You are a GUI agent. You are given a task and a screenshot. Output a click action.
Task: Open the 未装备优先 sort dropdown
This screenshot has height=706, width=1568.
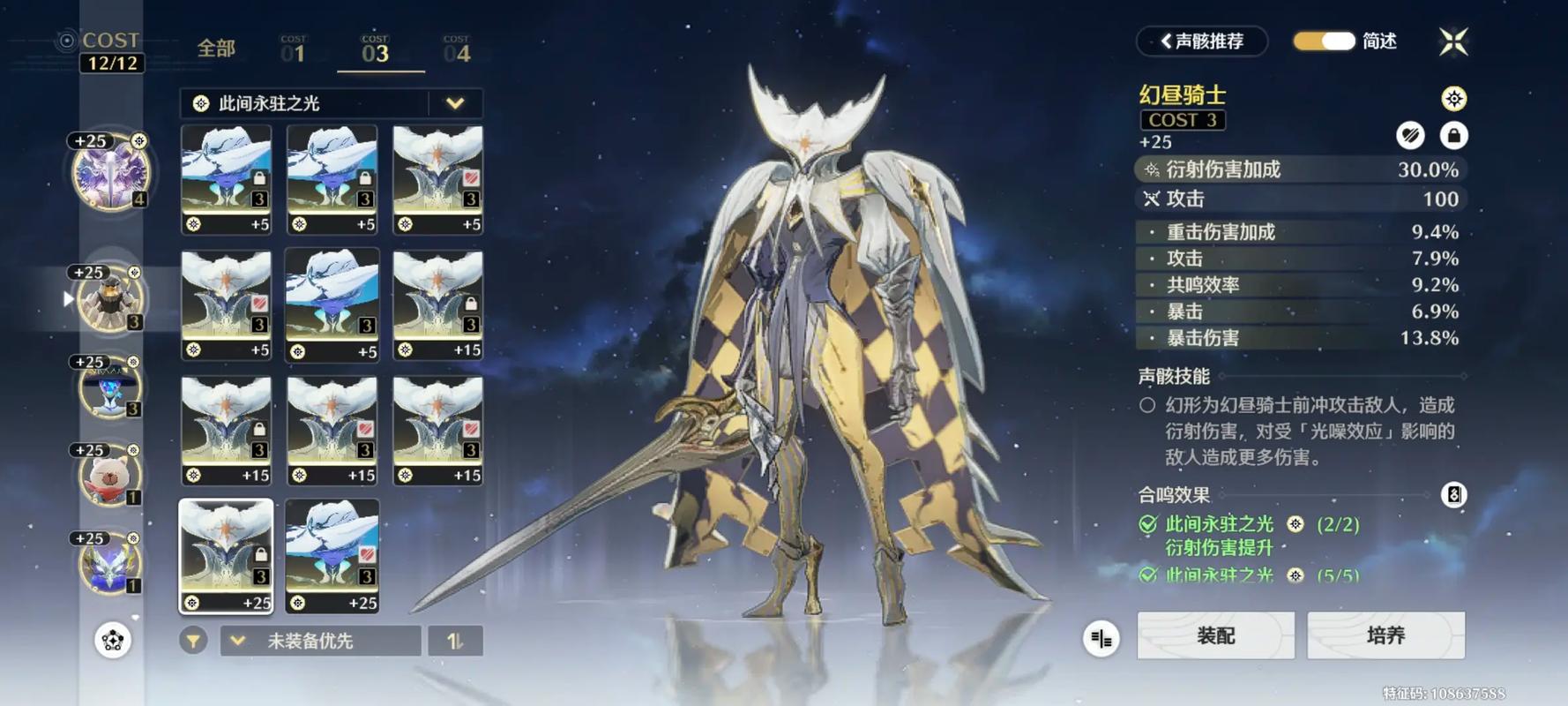[x=319, y=641]
